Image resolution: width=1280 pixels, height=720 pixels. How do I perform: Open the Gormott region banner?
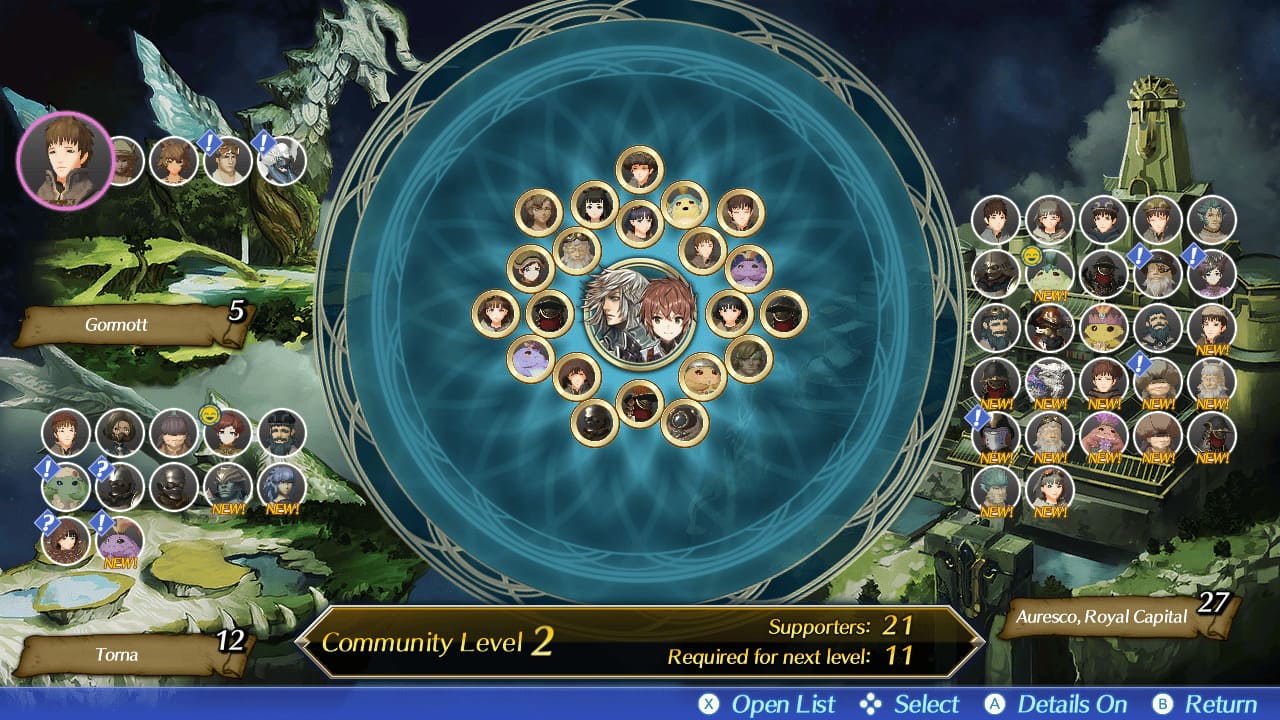131,325
